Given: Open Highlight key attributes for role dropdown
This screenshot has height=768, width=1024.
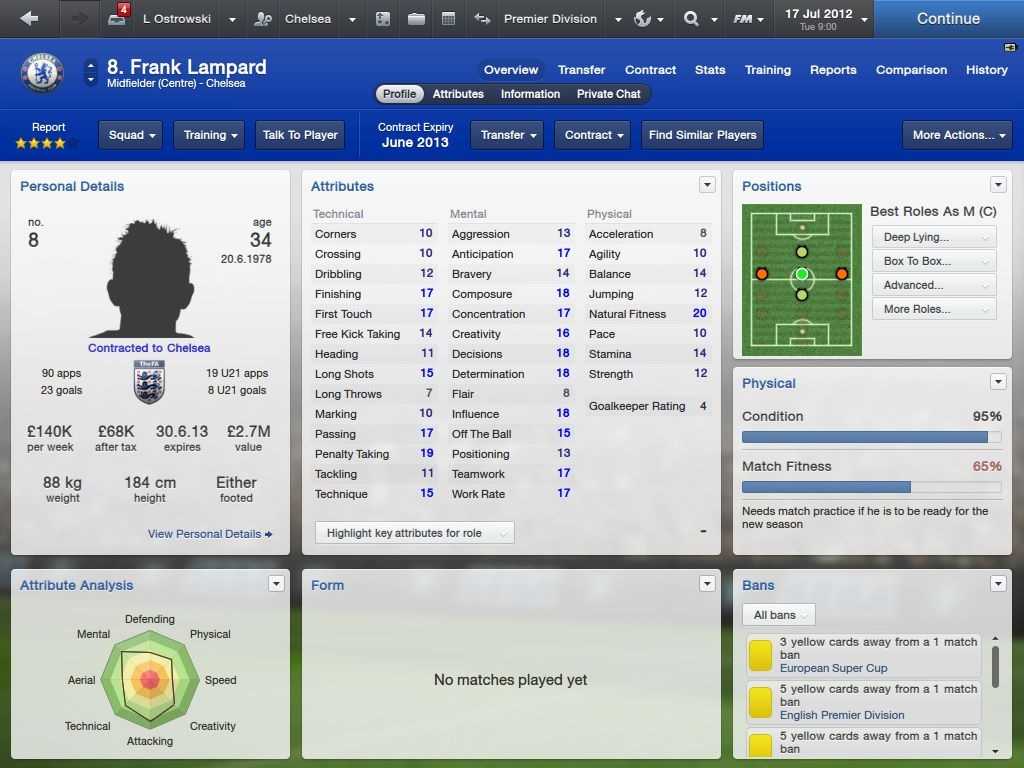Looking at the screenshot, I should click(x=414, y=533).
